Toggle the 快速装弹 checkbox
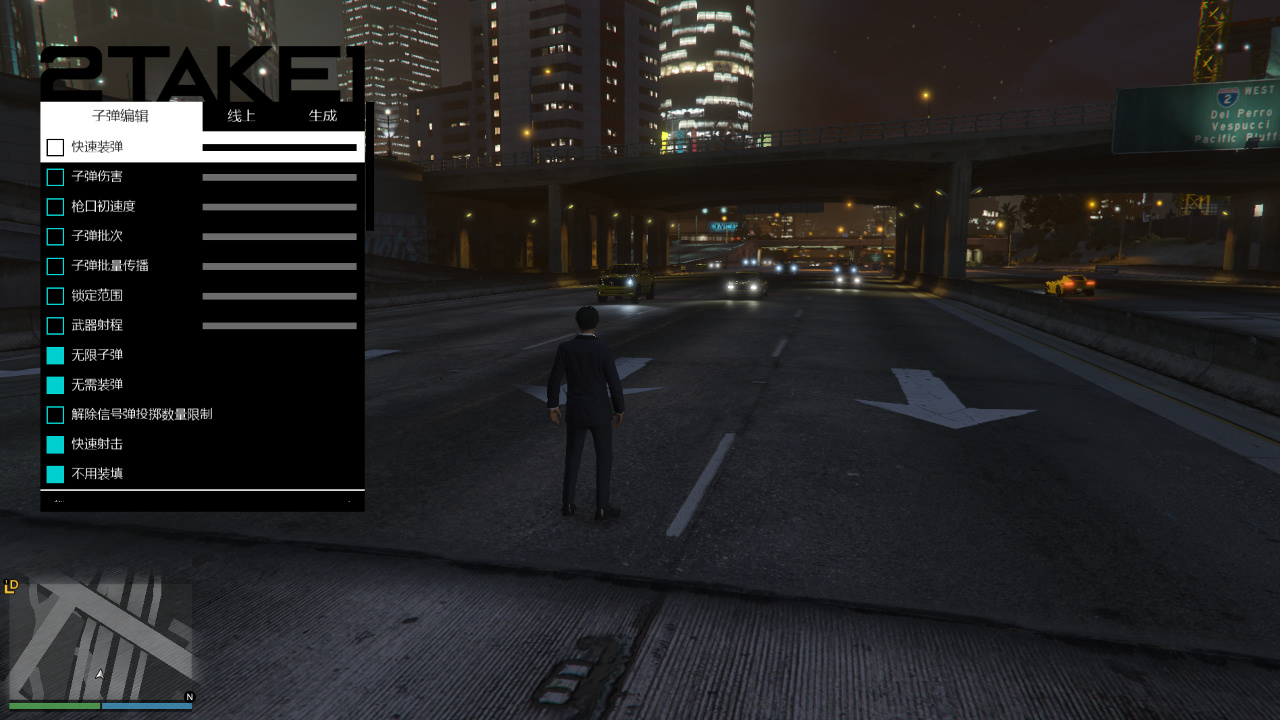Image resolution: width=1280 pixels, height=720 pixels. click(x=55, y=148)
